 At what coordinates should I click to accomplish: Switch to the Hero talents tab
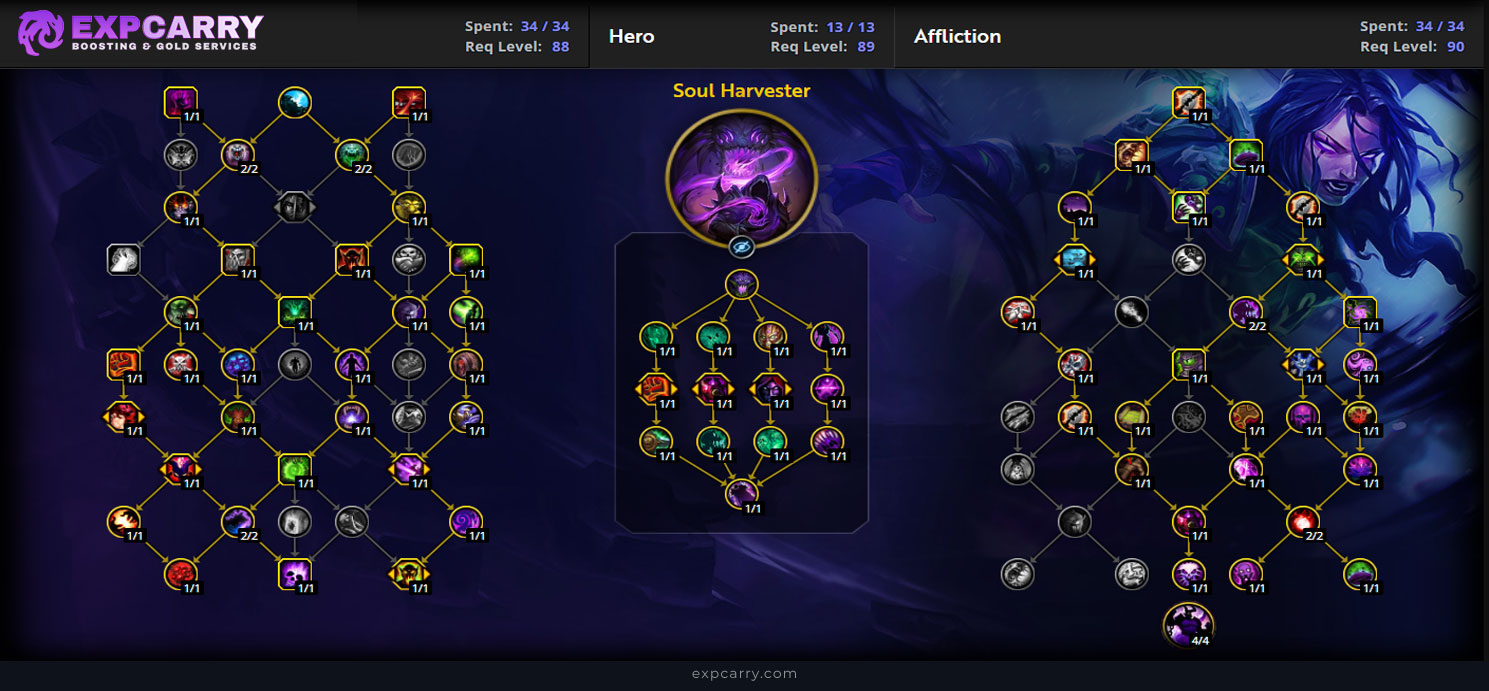[x=632, y=37]
